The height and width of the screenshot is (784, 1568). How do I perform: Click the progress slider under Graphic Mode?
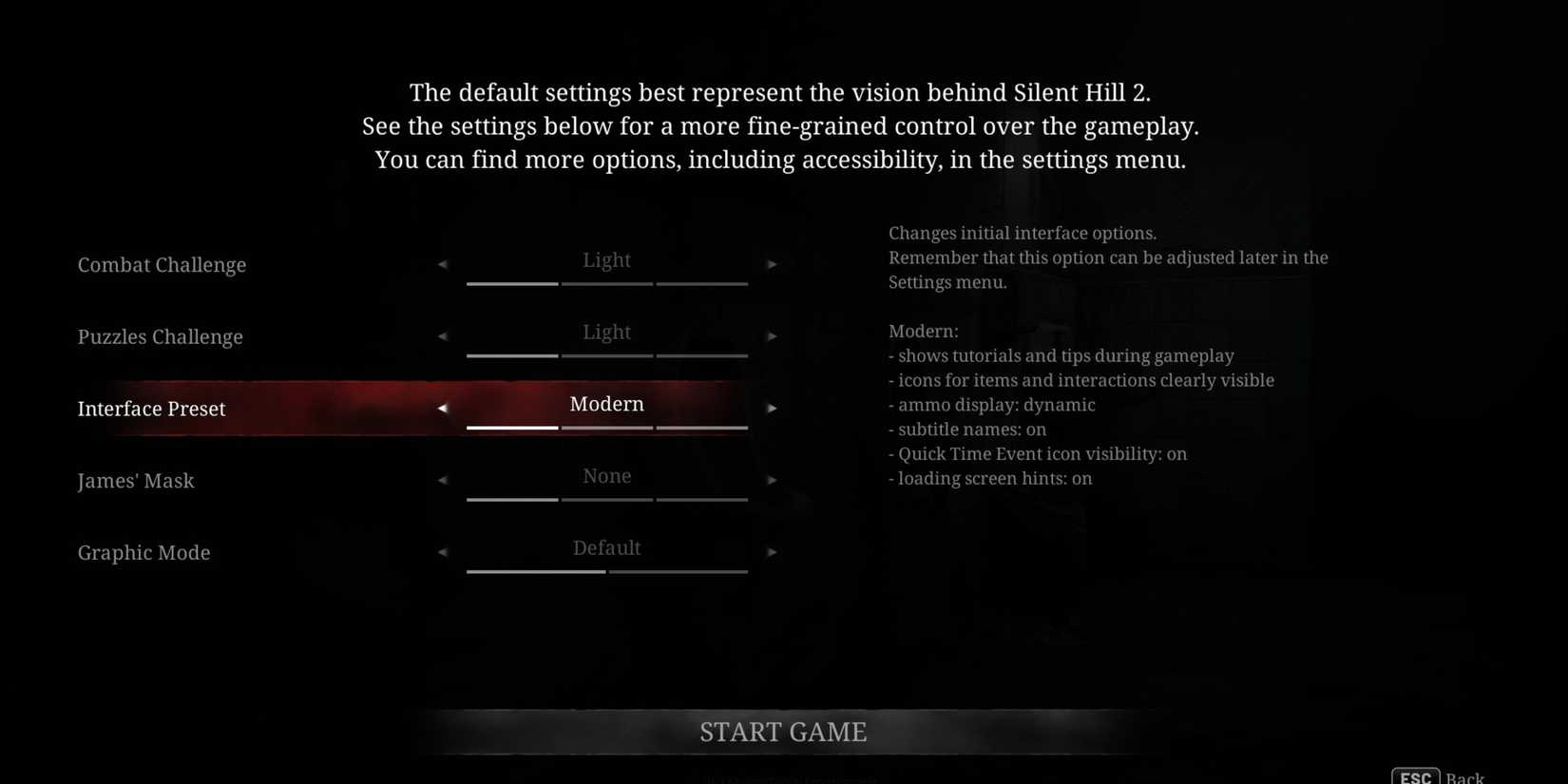point(606,573)
